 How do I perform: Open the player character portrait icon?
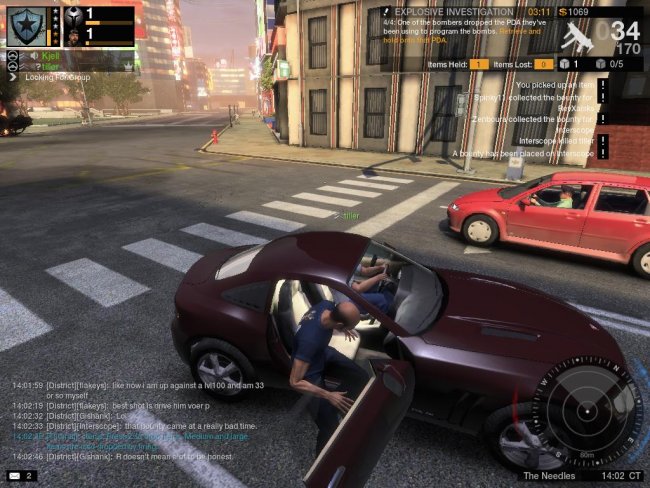tap(73, 36)
